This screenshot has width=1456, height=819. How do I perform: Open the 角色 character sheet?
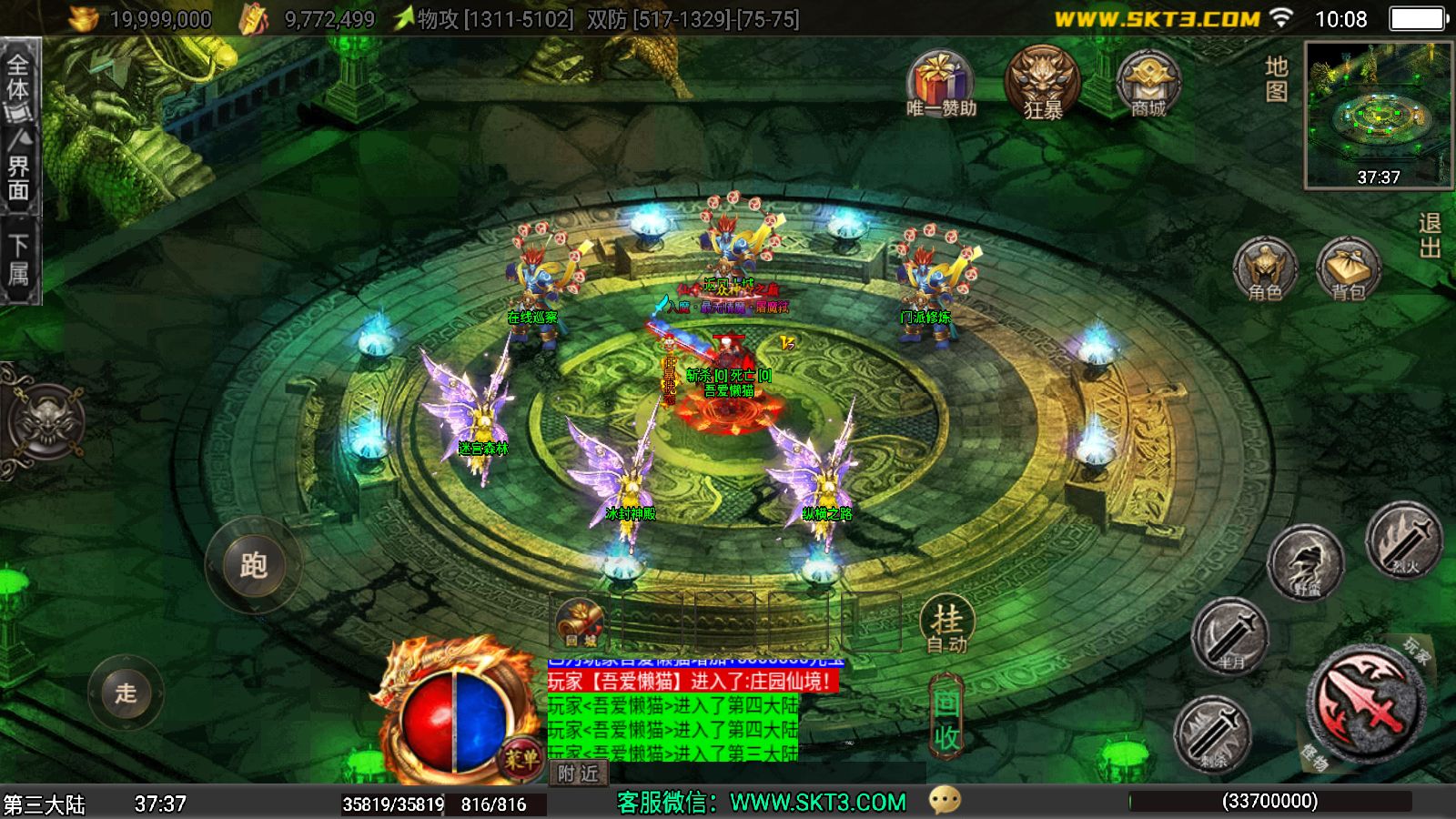click(x=1265, y=268)
